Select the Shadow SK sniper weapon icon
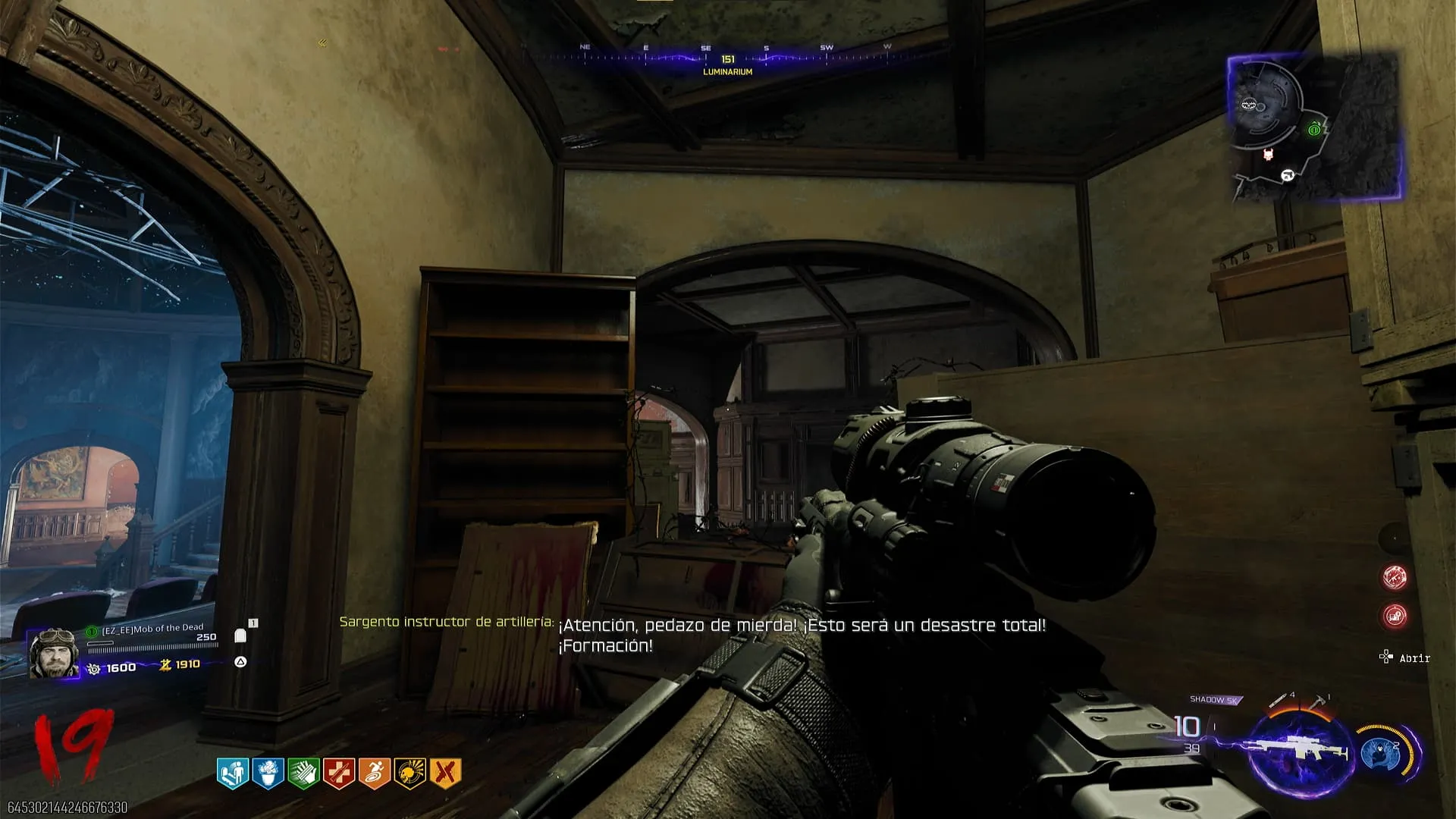 click(1300, 751)
